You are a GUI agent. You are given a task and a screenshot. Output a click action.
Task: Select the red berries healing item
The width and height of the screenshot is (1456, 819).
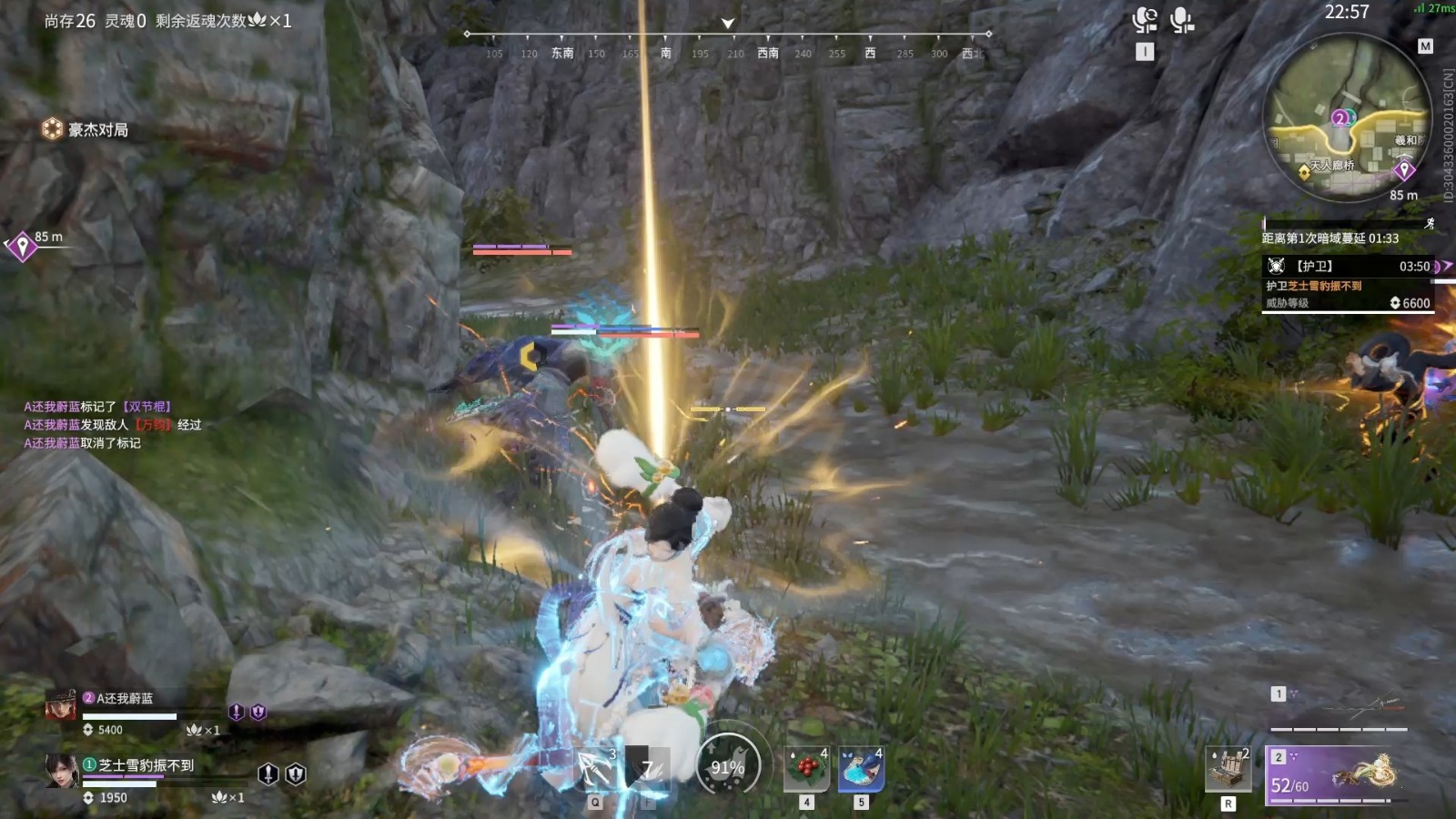[x=806, y=770]
